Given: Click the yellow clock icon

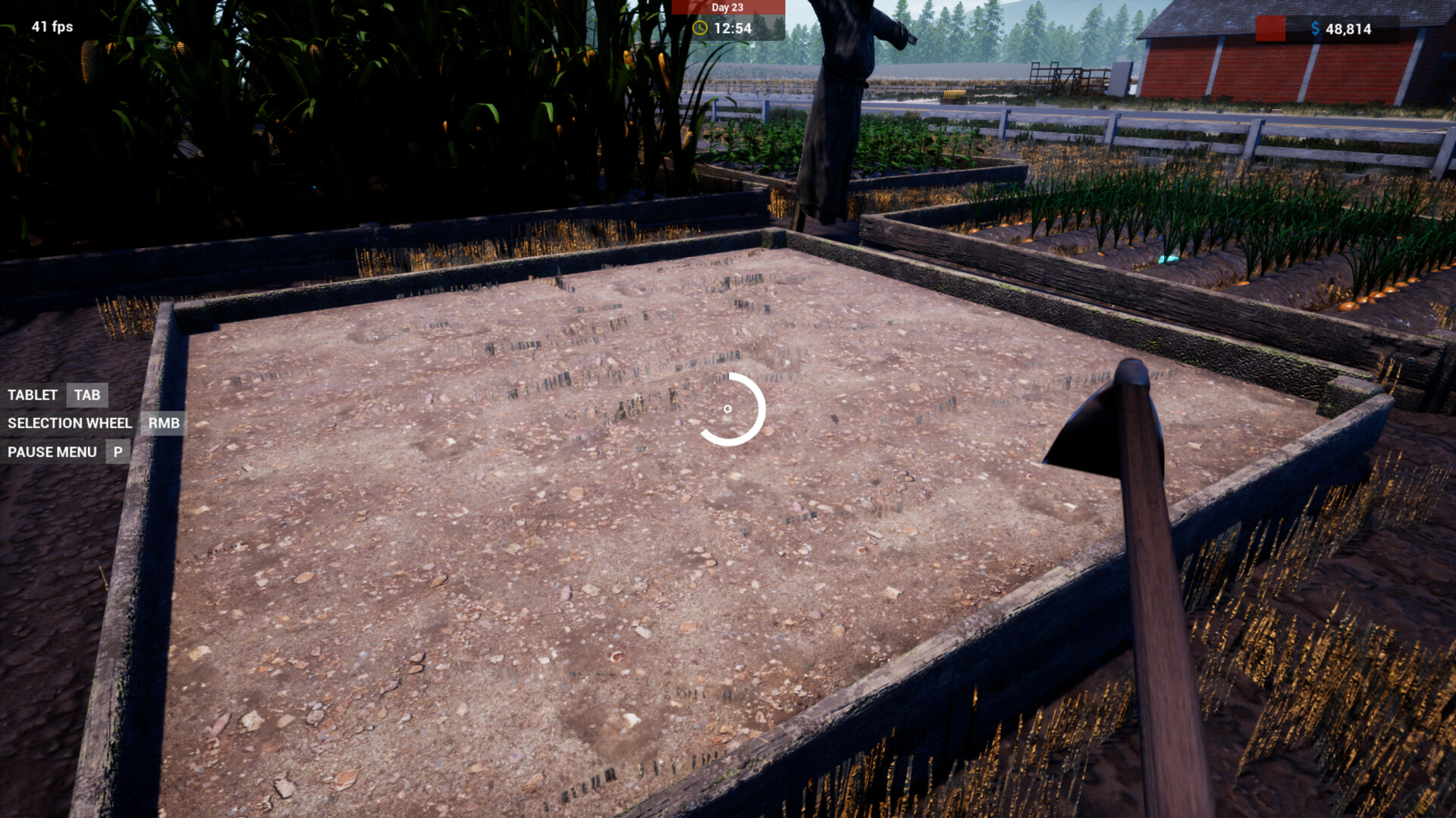Looking at the screenshot, I should 701,29.
